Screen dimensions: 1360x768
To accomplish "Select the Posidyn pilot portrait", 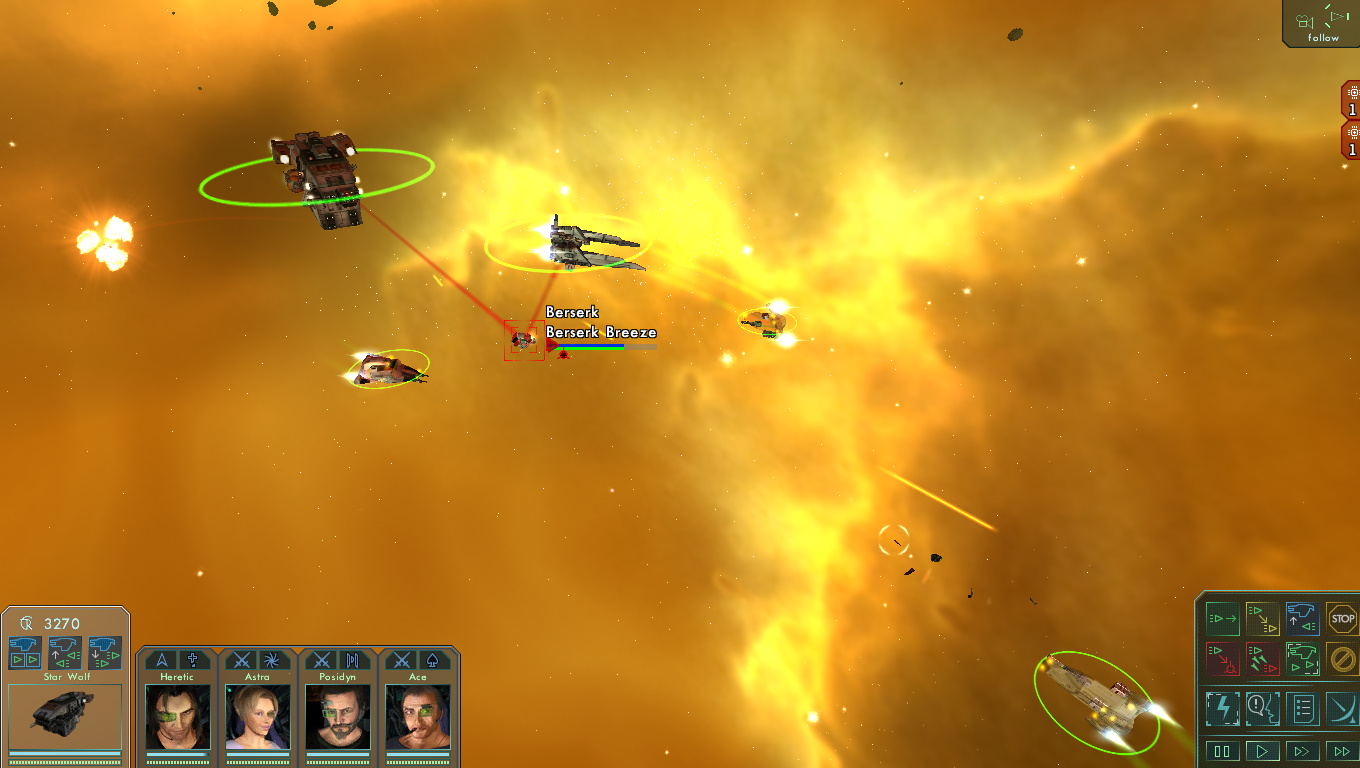I will pyautogui.click(x=338, y=716).
